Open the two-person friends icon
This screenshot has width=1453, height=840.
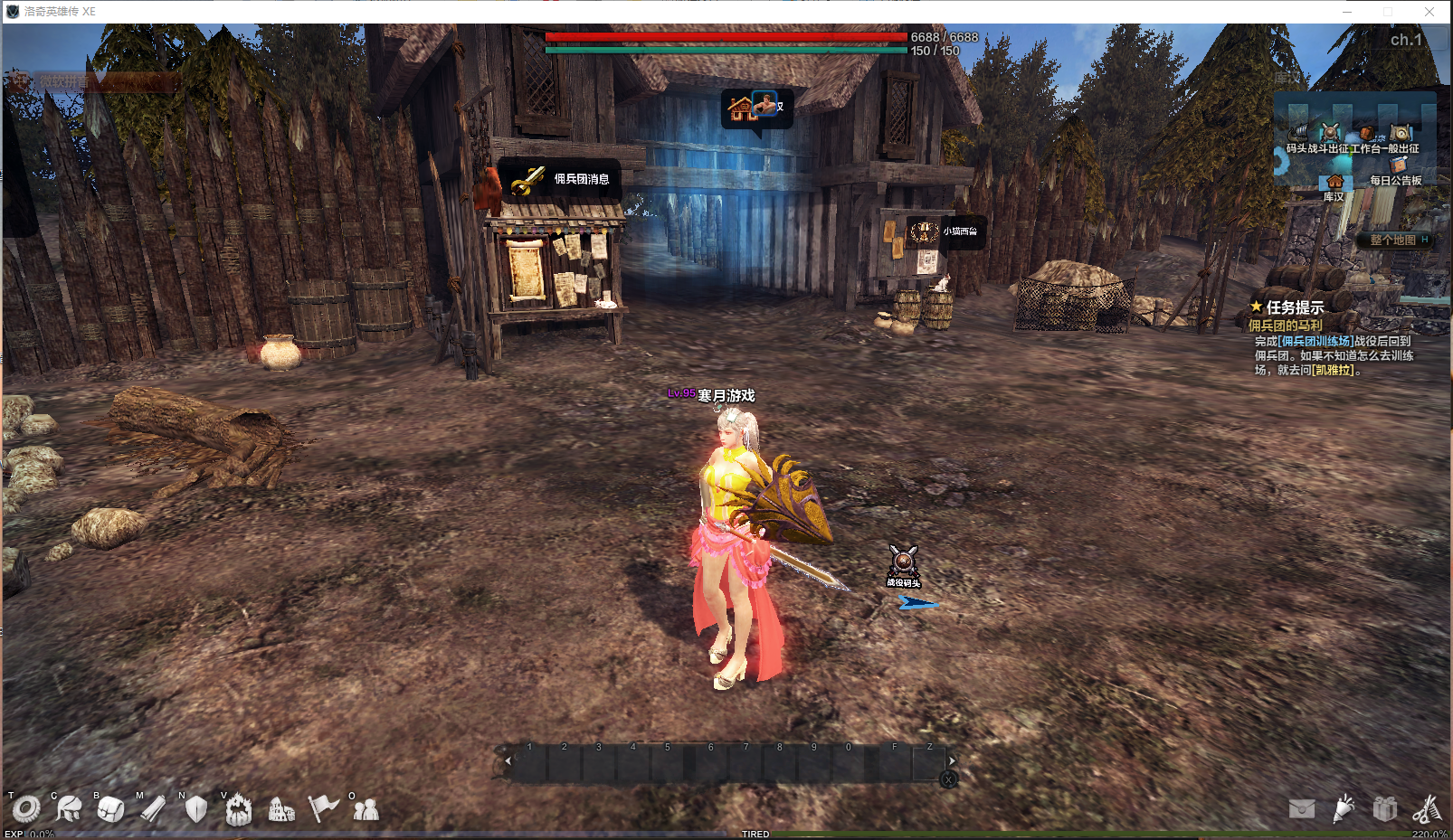click(366, 809)
